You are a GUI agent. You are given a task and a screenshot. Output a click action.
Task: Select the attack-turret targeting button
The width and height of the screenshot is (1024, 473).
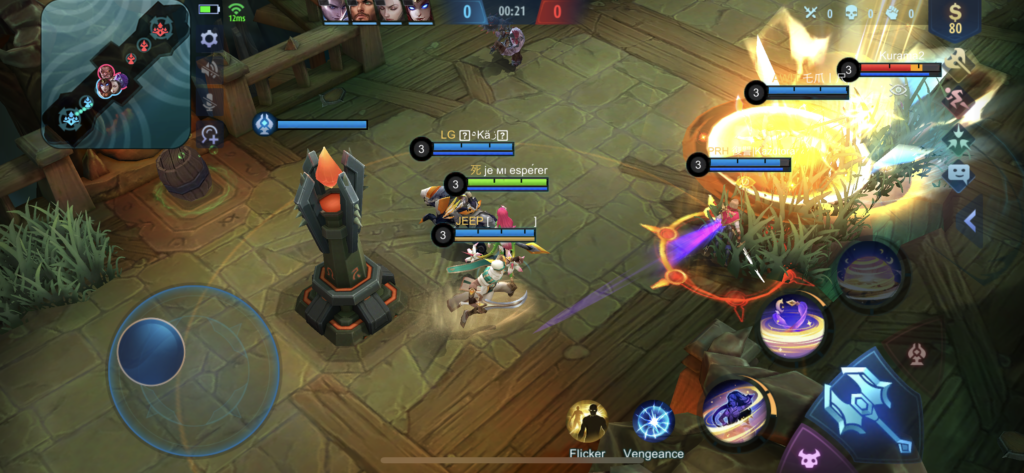pyautogui.click(x=916, y=355)
